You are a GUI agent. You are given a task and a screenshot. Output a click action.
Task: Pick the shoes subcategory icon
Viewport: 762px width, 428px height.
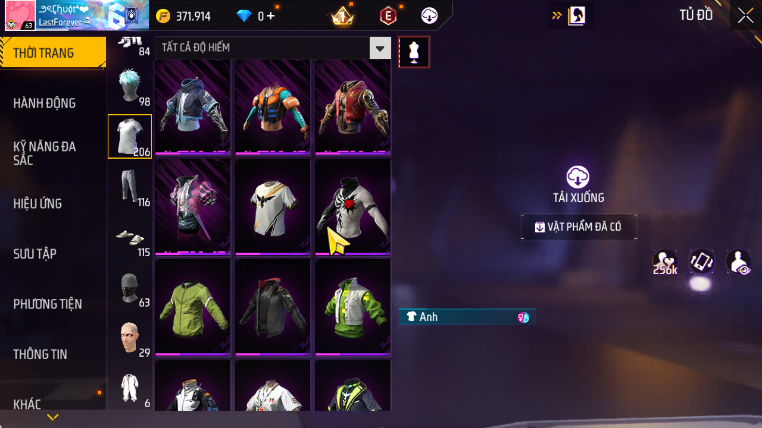click(127, 238)
